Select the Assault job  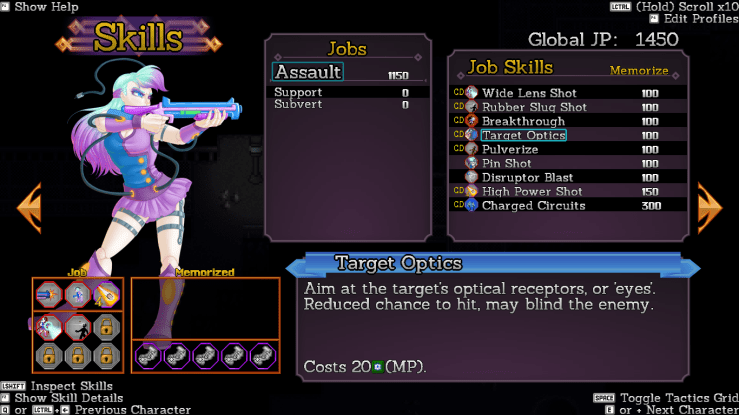coord(308,72)
